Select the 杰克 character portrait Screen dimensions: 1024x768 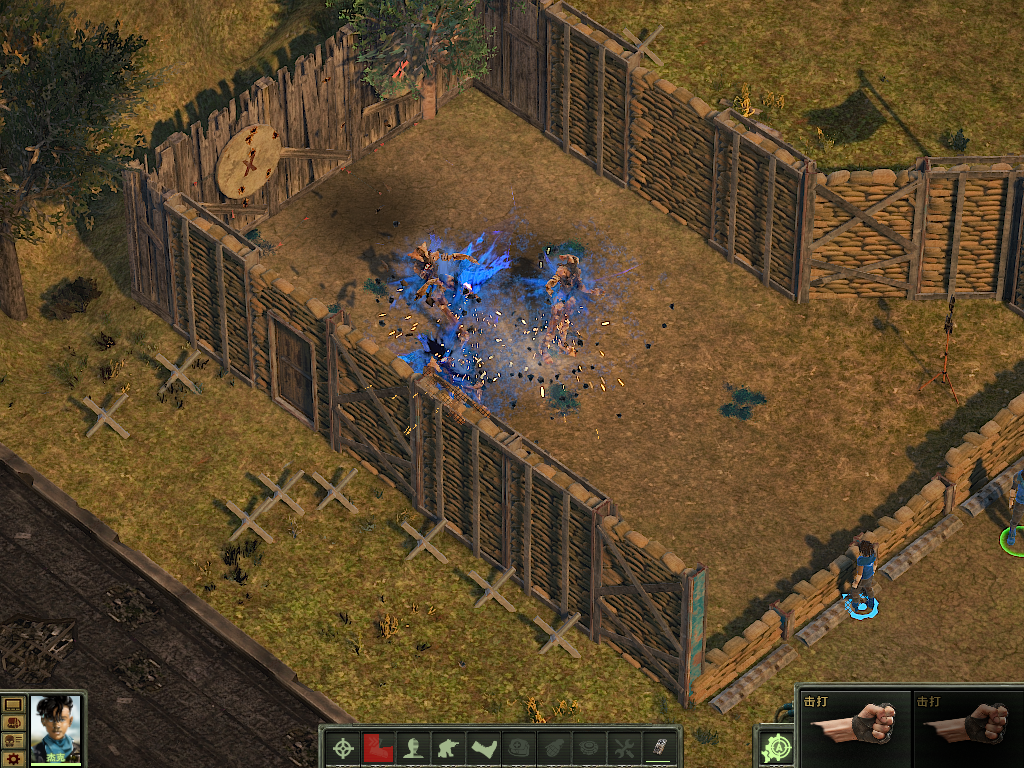(55, 727)
